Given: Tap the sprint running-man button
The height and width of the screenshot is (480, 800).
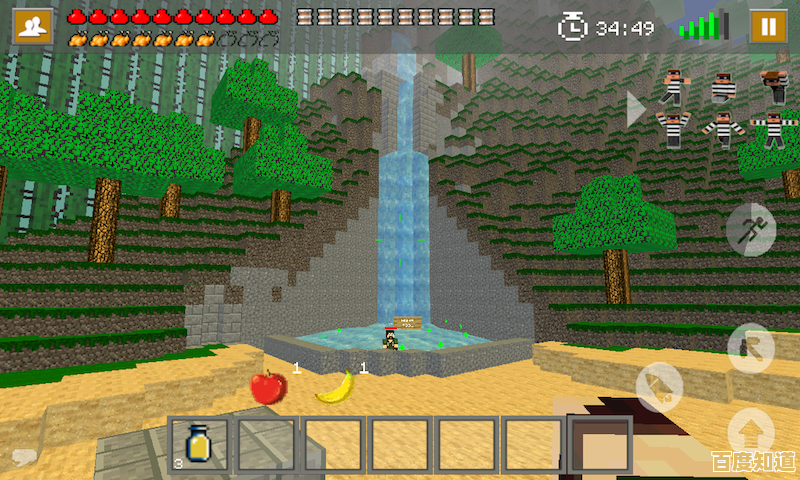Looking at the screenshot, I should (x=750, y=228).
